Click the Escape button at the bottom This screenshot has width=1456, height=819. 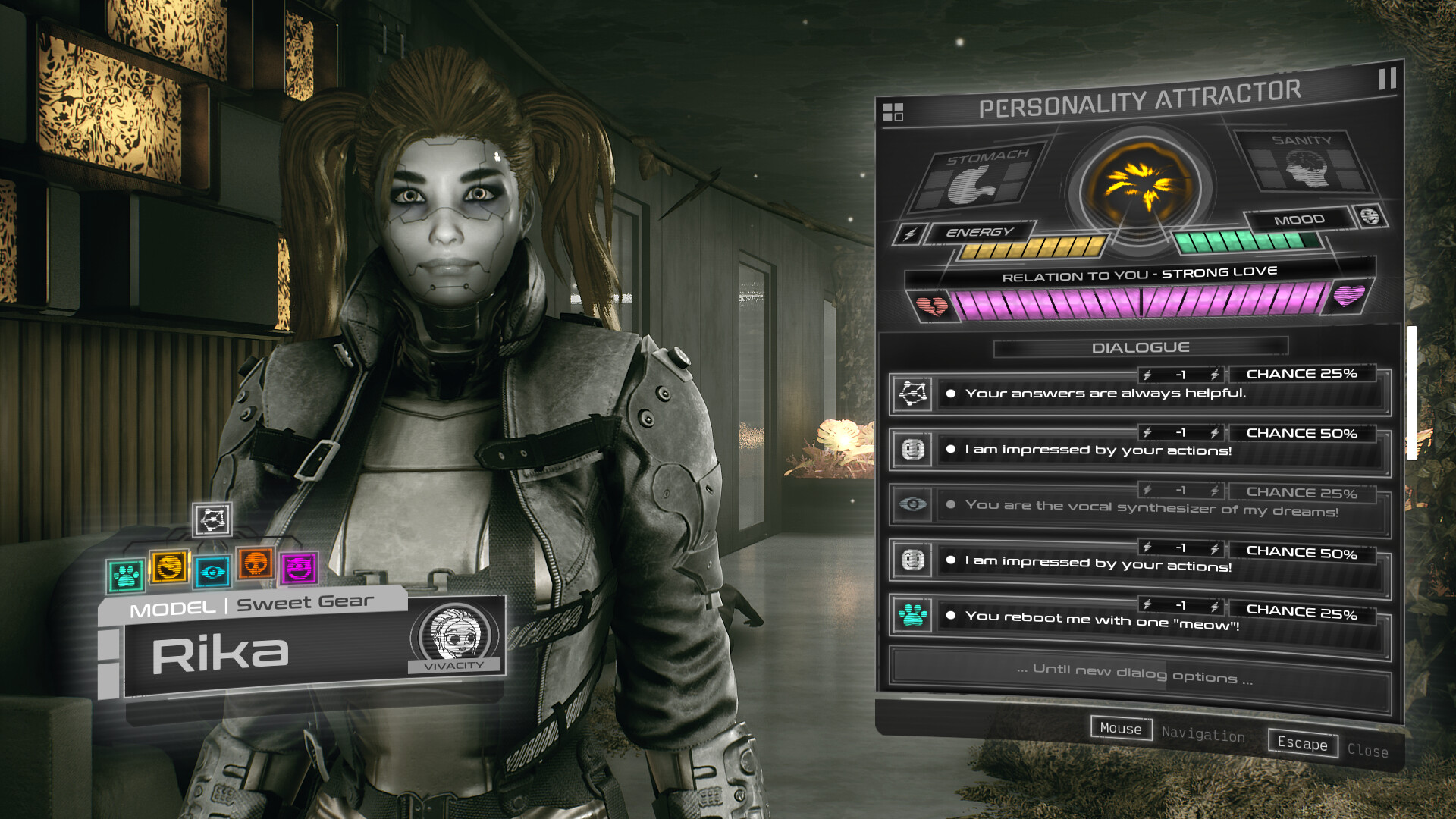[x=1302, y=745]
